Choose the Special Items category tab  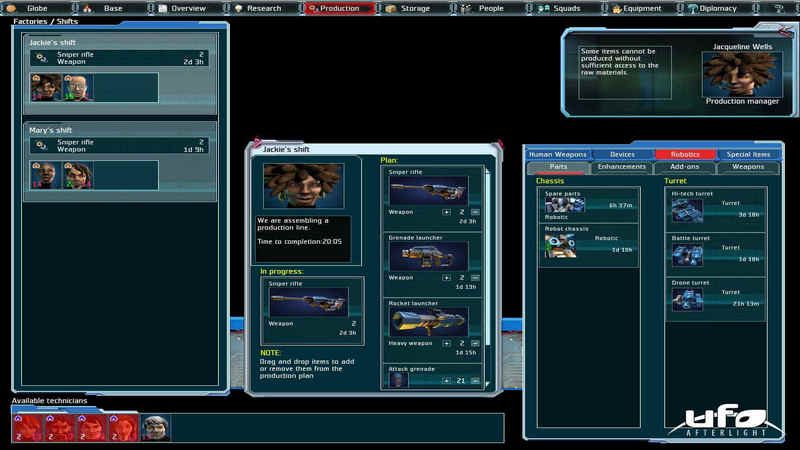pyautogui.click(x=748, y=154)
